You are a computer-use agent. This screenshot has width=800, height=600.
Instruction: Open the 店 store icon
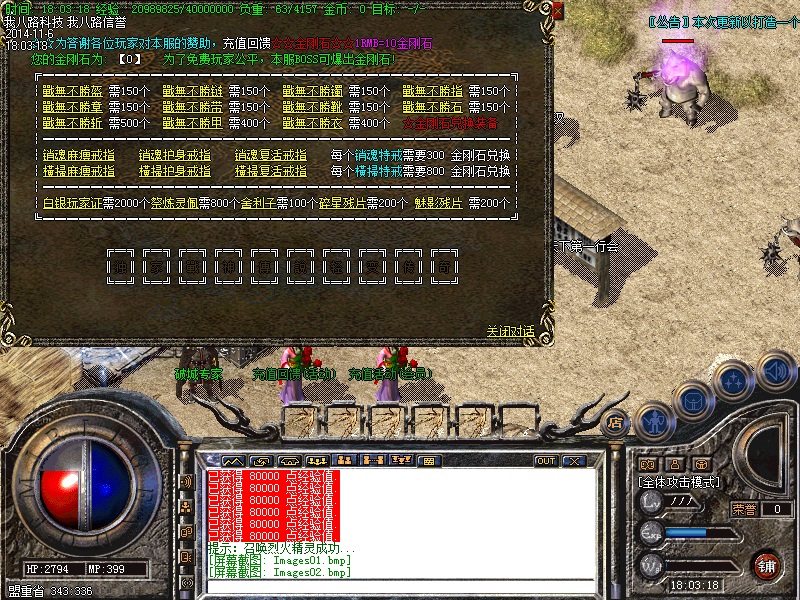point(616,420)
